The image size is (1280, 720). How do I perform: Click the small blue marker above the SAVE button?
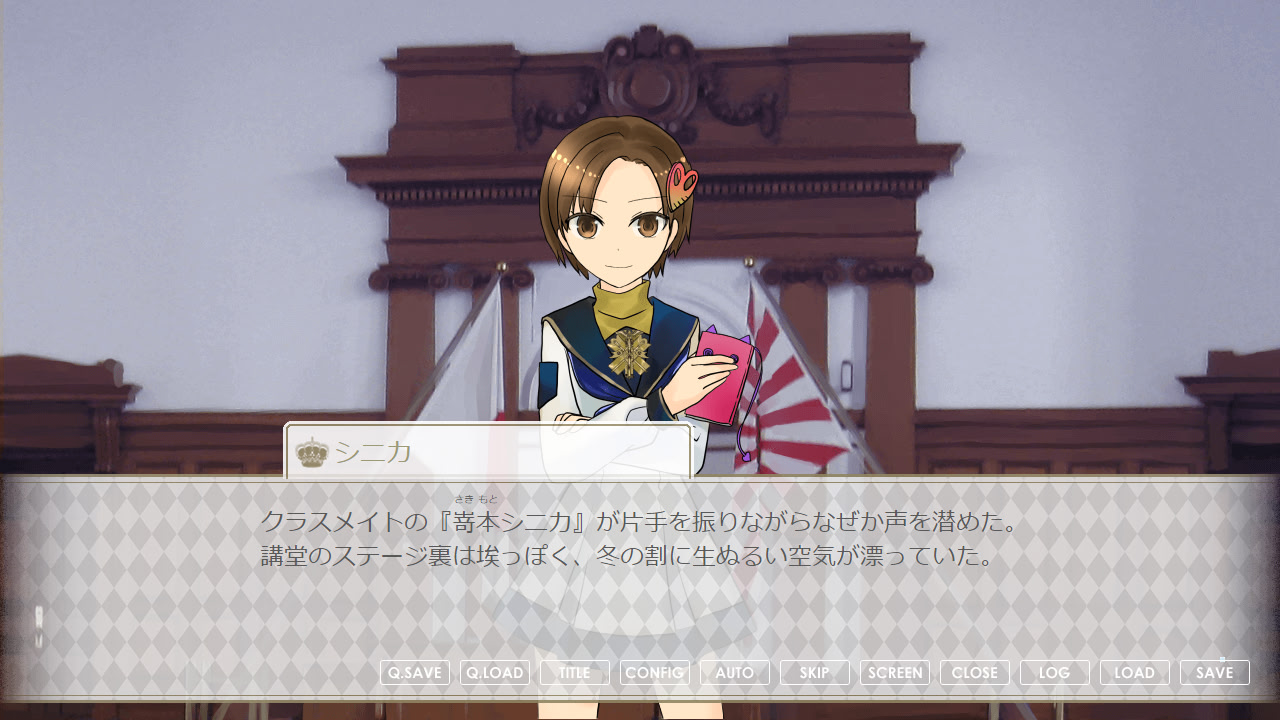click(x=1222, y=659)
